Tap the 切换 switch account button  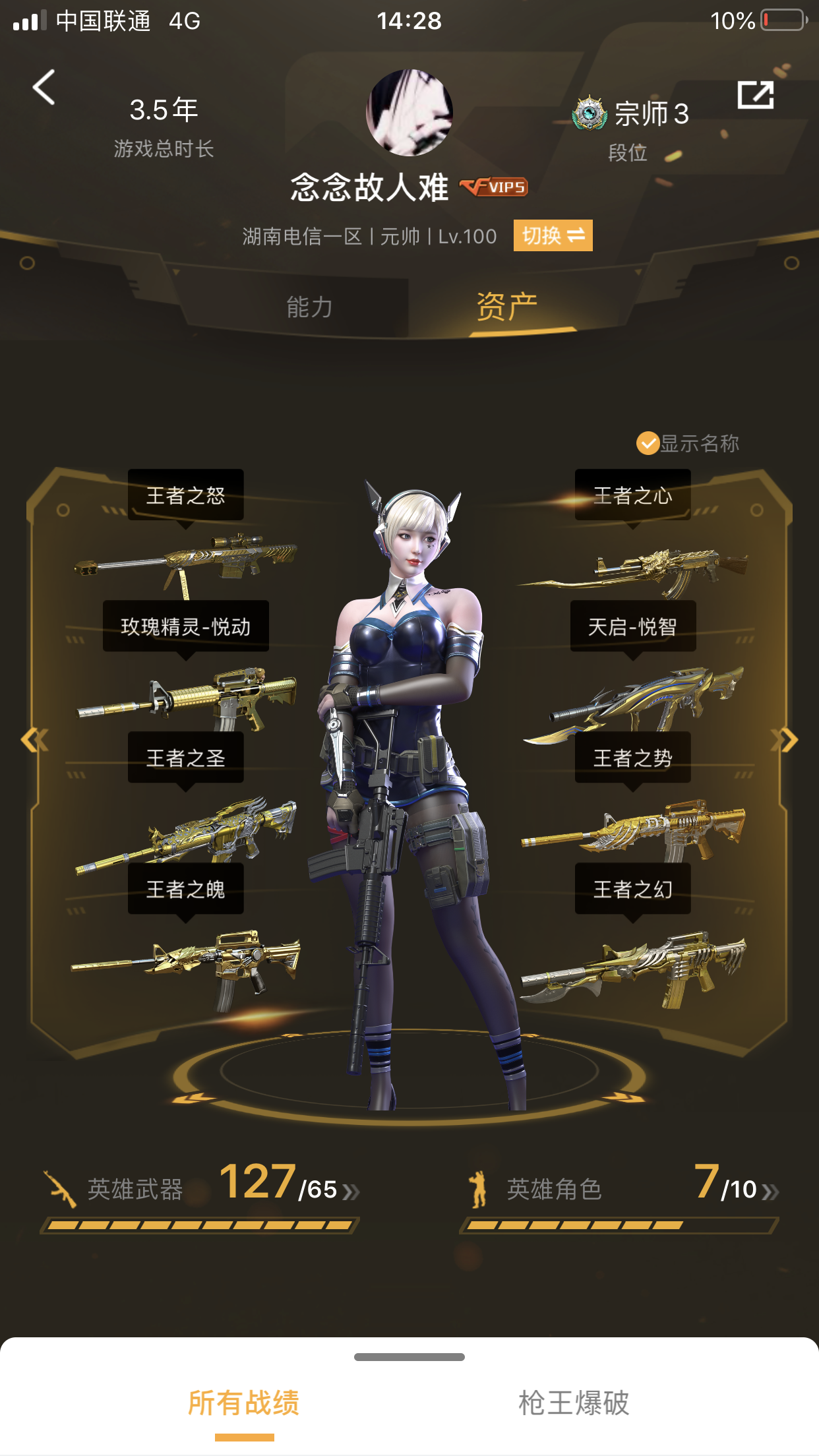point(553,235)
